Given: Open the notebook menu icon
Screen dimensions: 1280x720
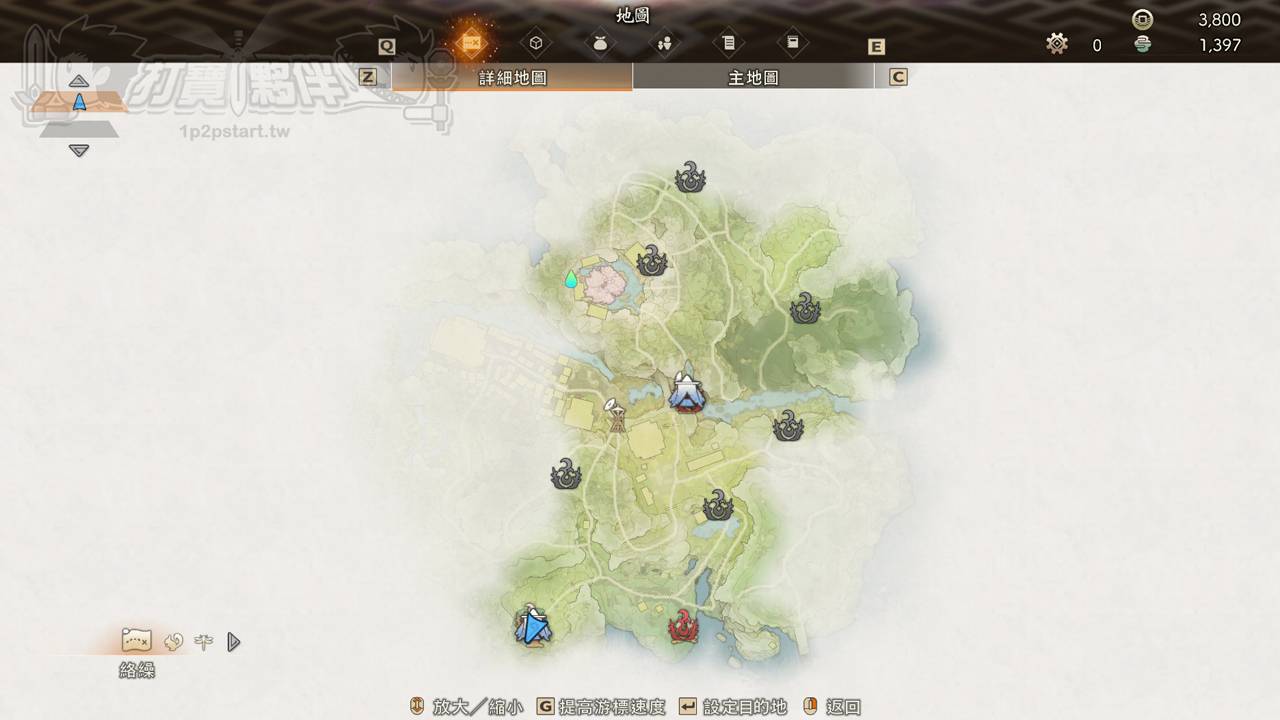Looking at the screenshot, I should (x=792, y=43).
